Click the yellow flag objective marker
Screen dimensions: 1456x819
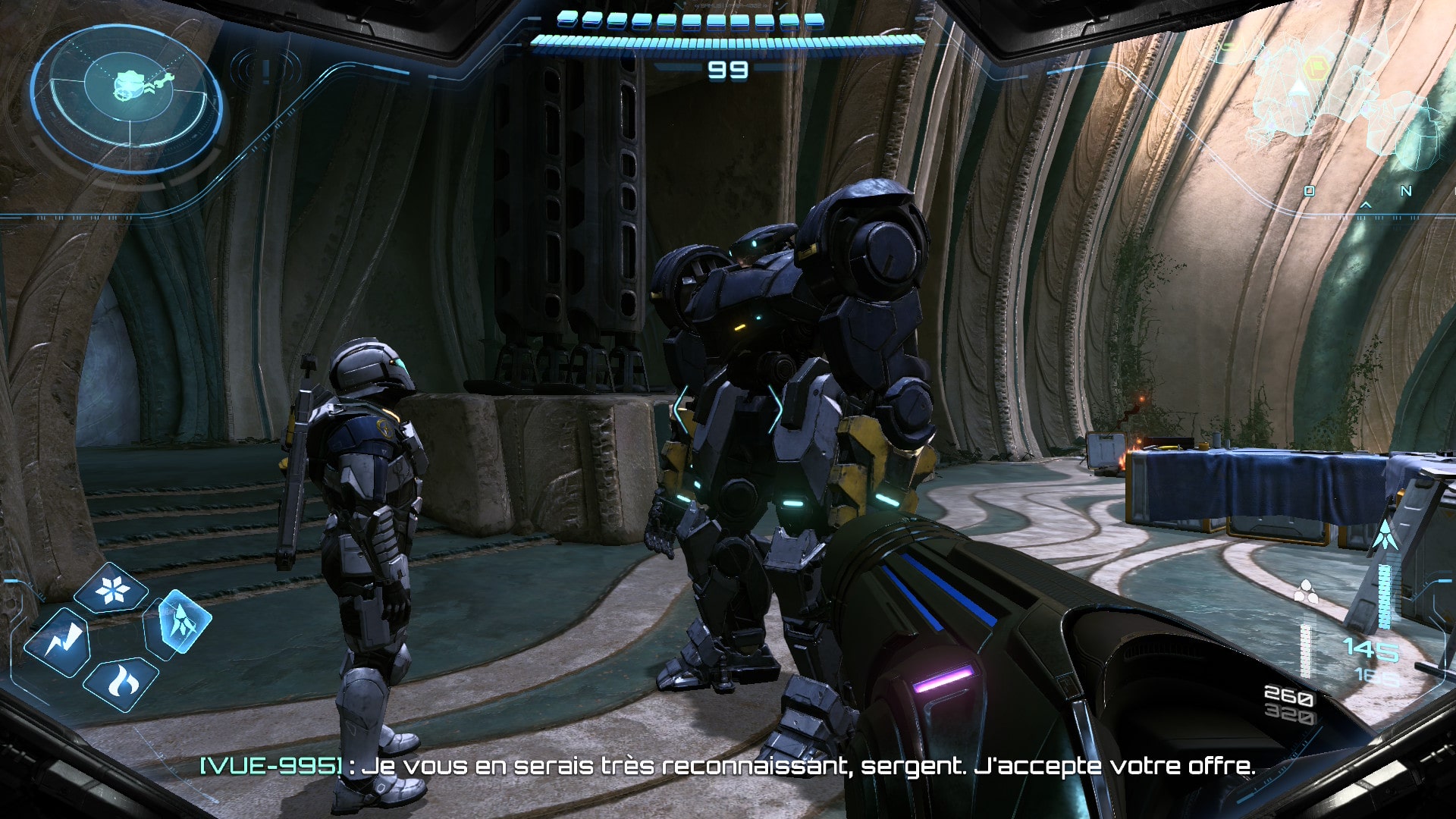[1317, 67]
